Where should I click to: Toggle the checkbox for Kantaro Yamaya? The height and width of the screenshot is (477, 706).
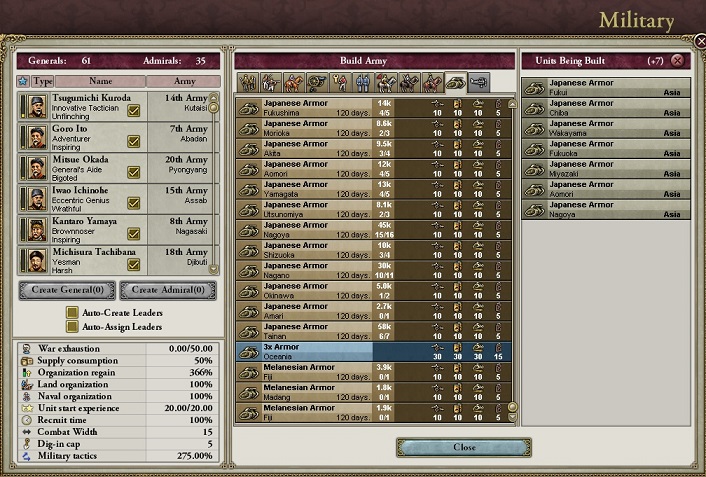point(134,233)
